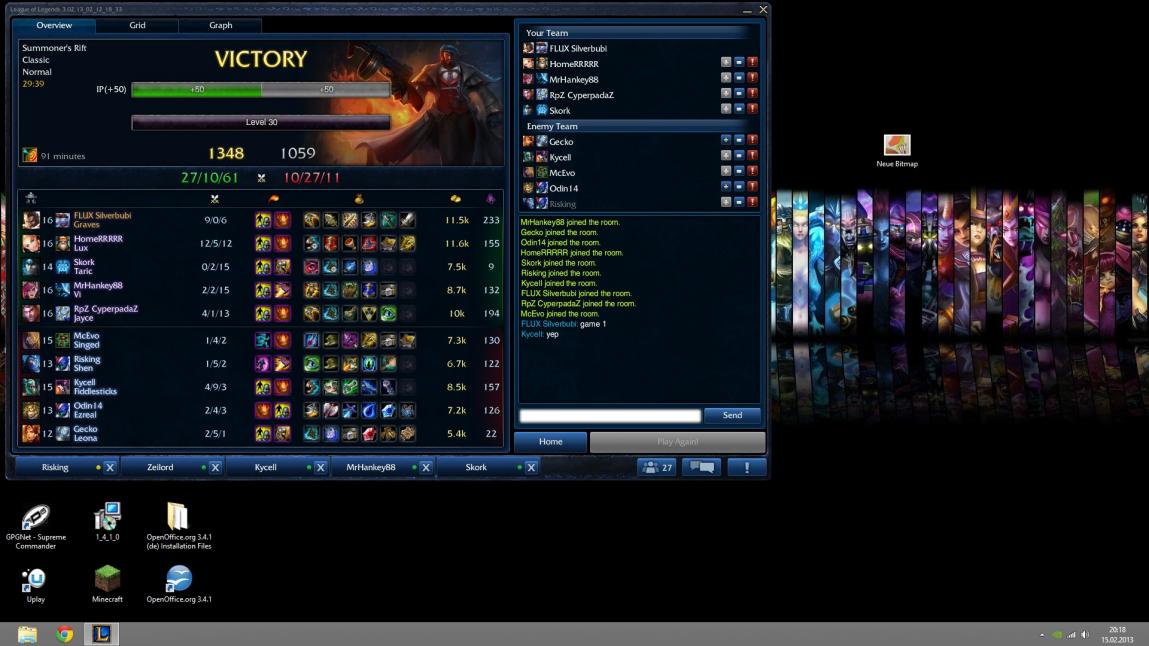Image resolution: width=1149 pixels, height=646 pixels.
Task: Open the friends list showing 27
Action: (x=657, y=467)
